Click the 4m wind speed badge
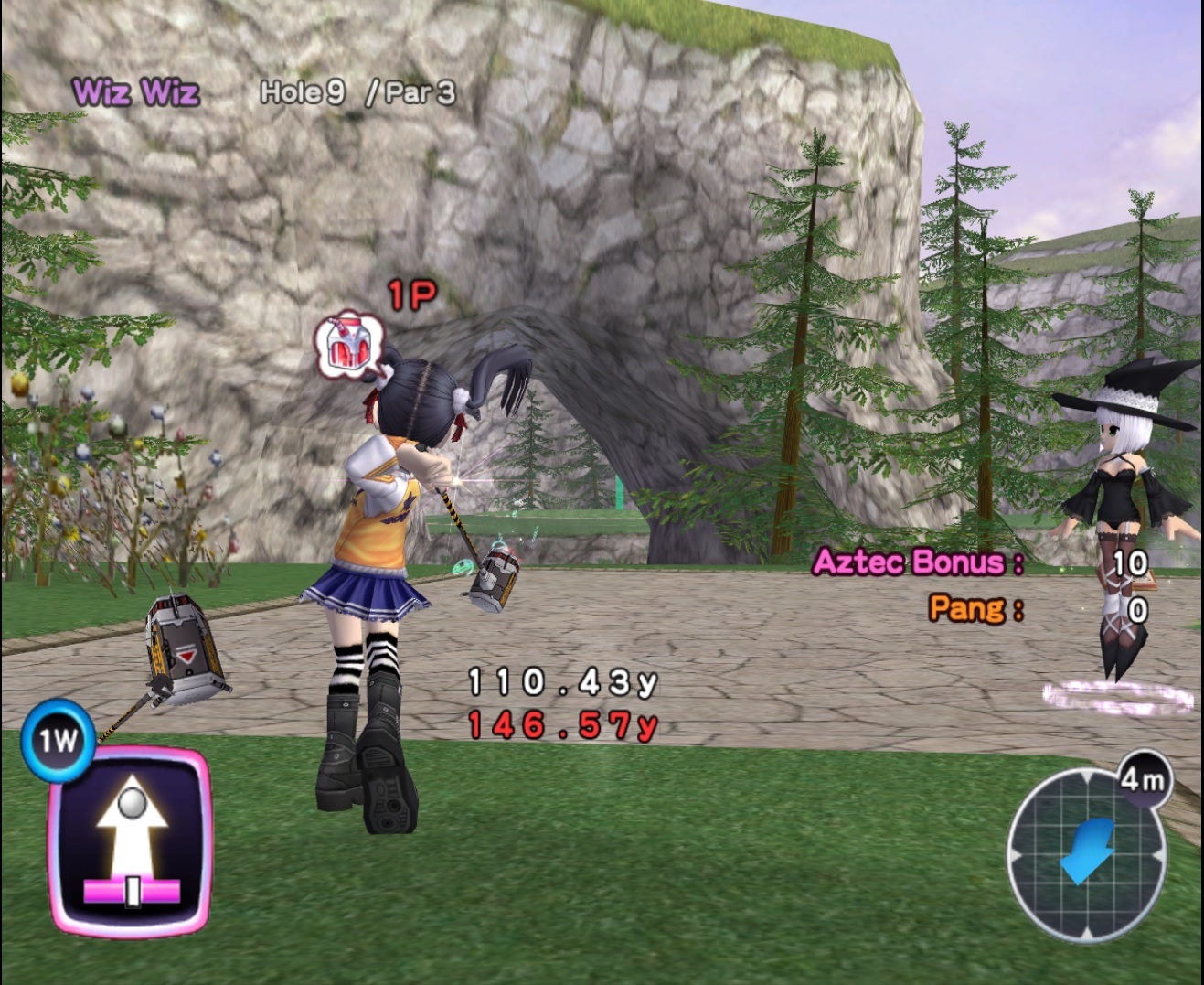Screen dimensions: 1204x985 tap(1143, 779)
